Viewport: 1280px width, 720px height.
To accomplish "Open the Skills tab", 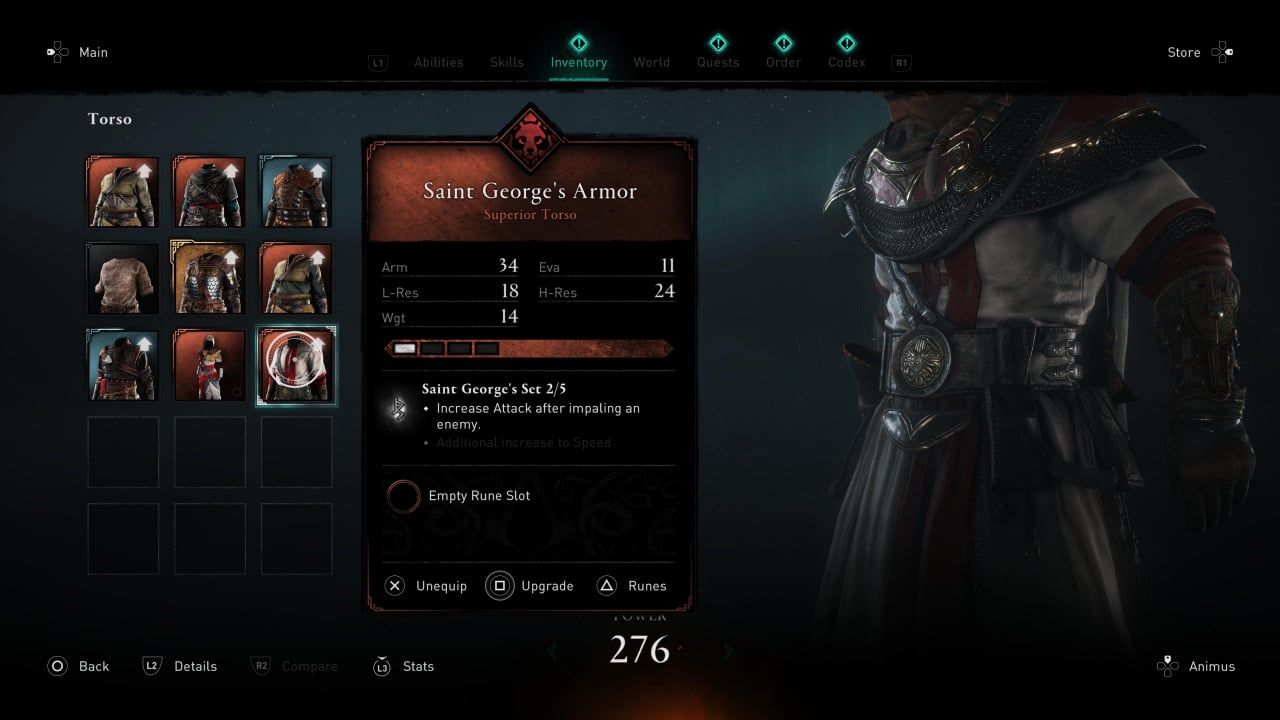I will (507, 62).
